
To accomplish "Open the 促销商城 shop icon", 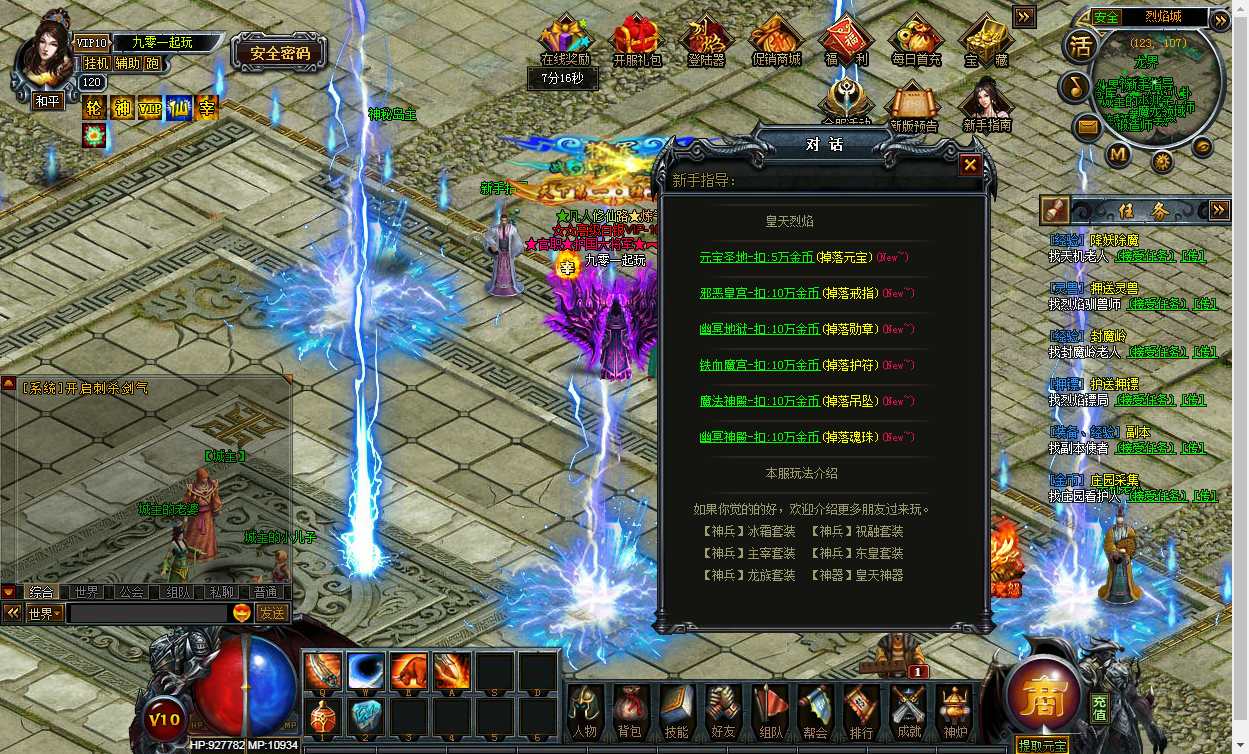I will (x=776, y=42).
